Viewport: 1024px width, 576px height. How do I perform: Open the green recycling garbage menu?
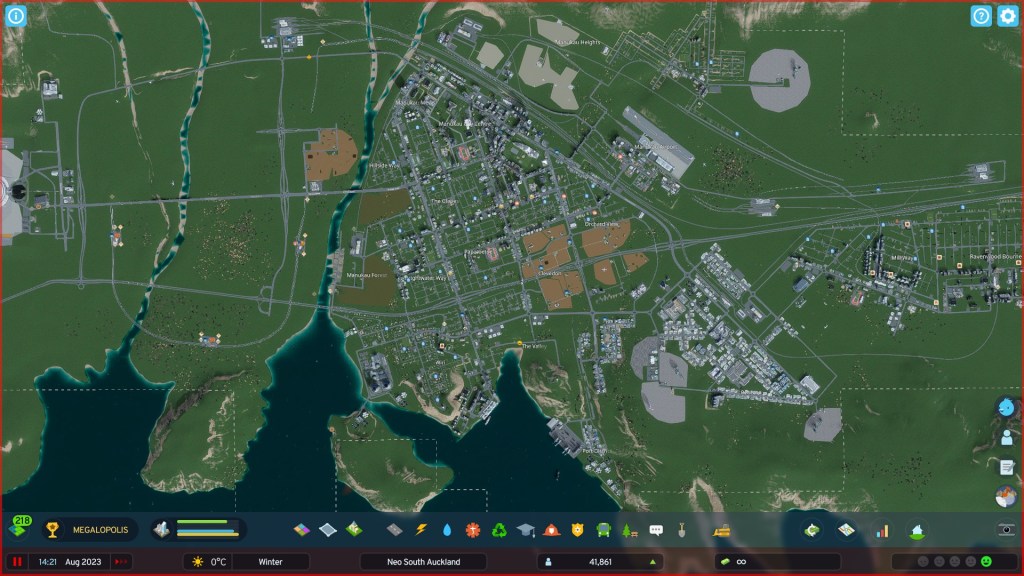point(499,529)
